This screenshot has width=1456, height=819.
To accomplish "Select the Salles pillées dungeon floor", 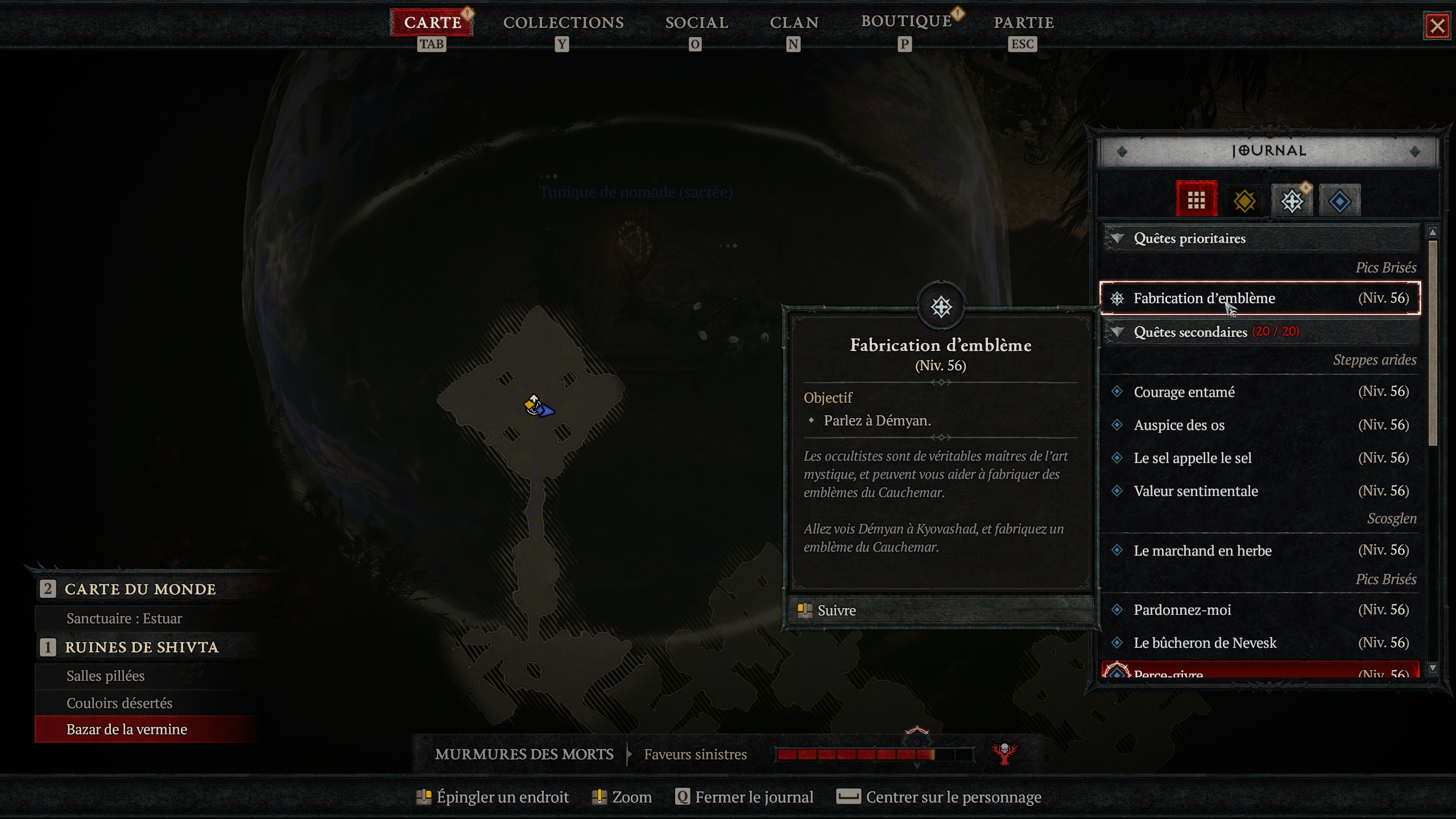I will pos(106,676).
